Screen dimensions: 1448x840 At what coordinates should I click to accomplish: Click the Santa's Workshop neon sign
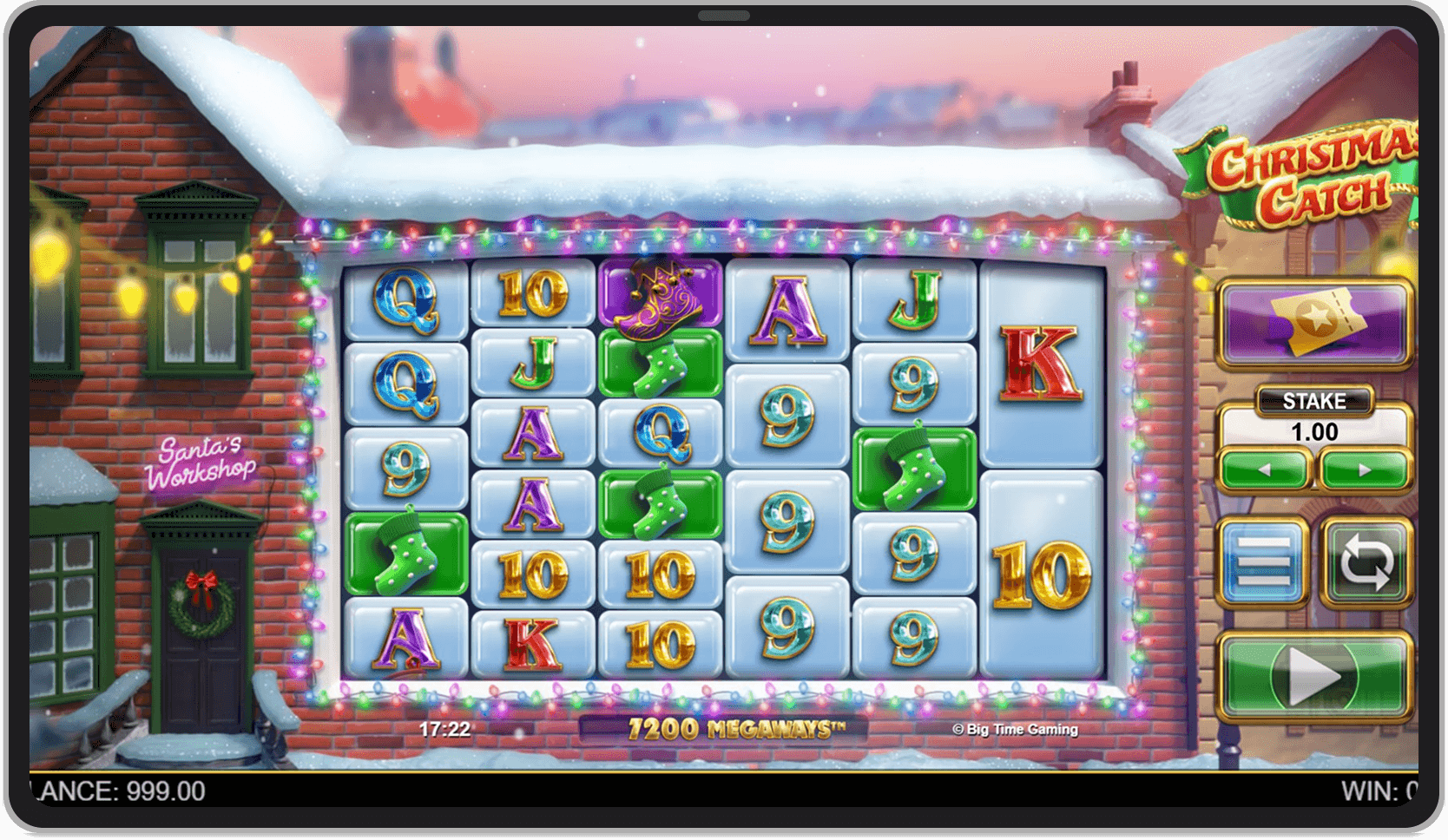click(x=200, y=461)
